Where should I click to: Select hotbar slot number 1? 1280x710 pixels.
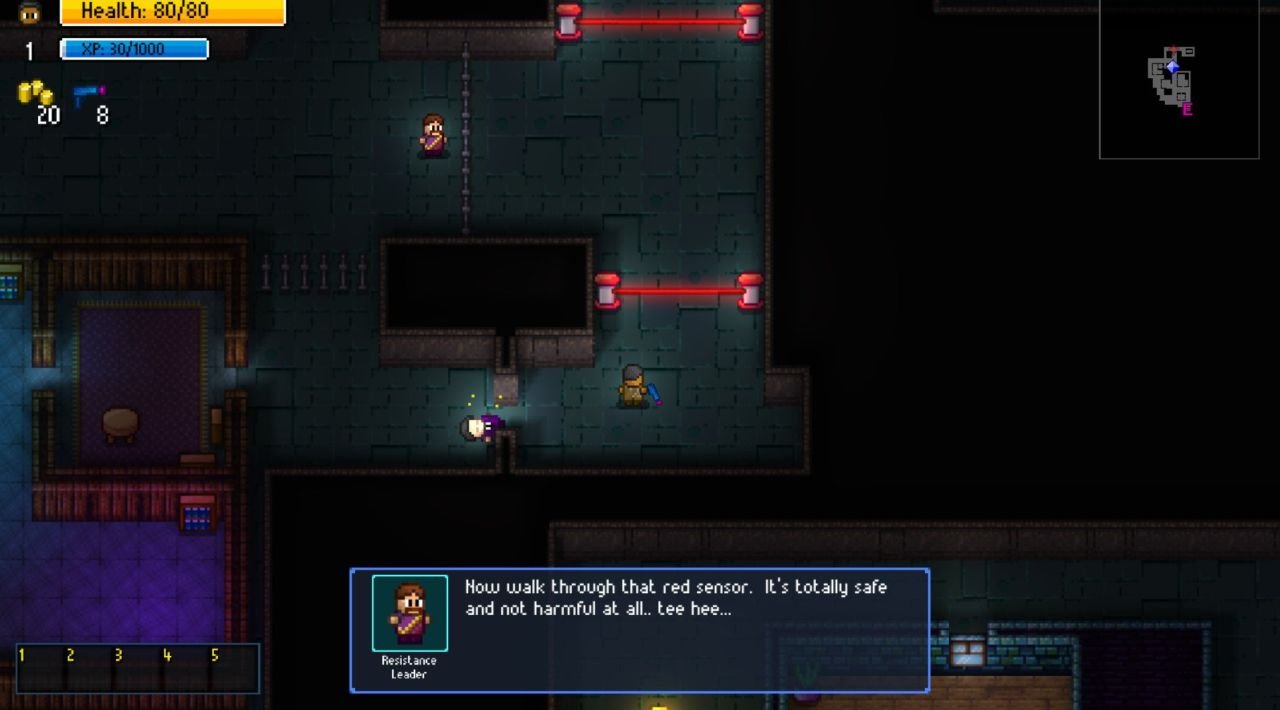click(40, 668)
